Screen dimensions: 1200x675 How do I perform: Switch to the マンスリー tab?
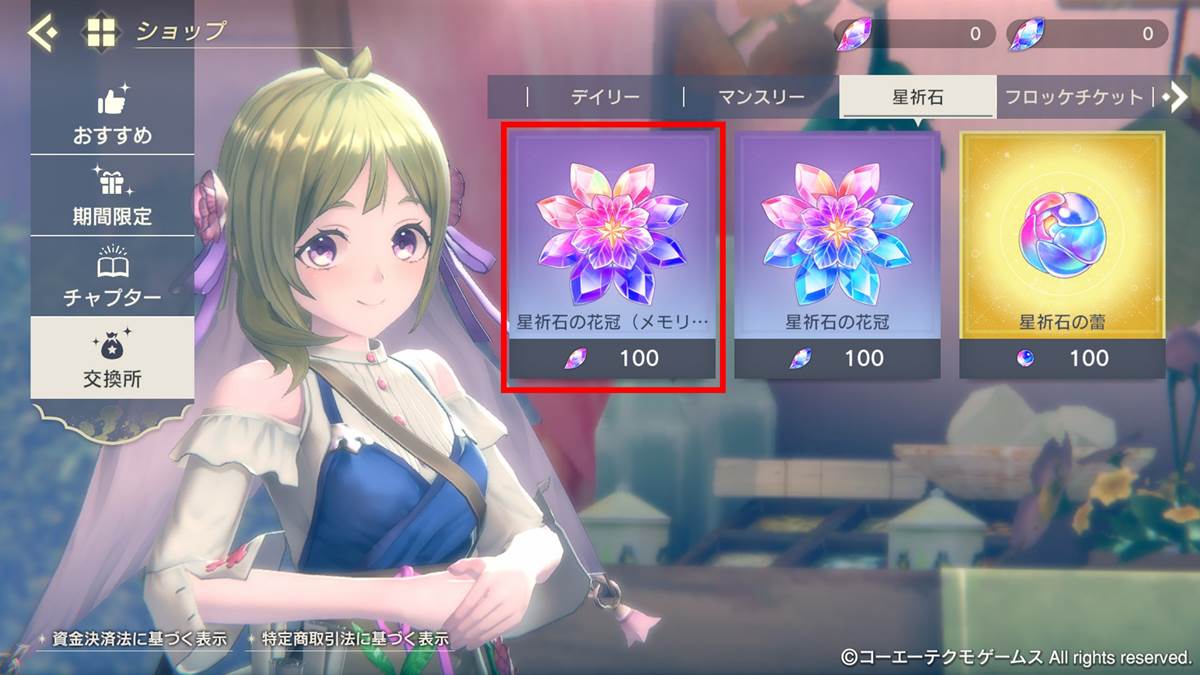pyautogui.click(x=761, y=98)
